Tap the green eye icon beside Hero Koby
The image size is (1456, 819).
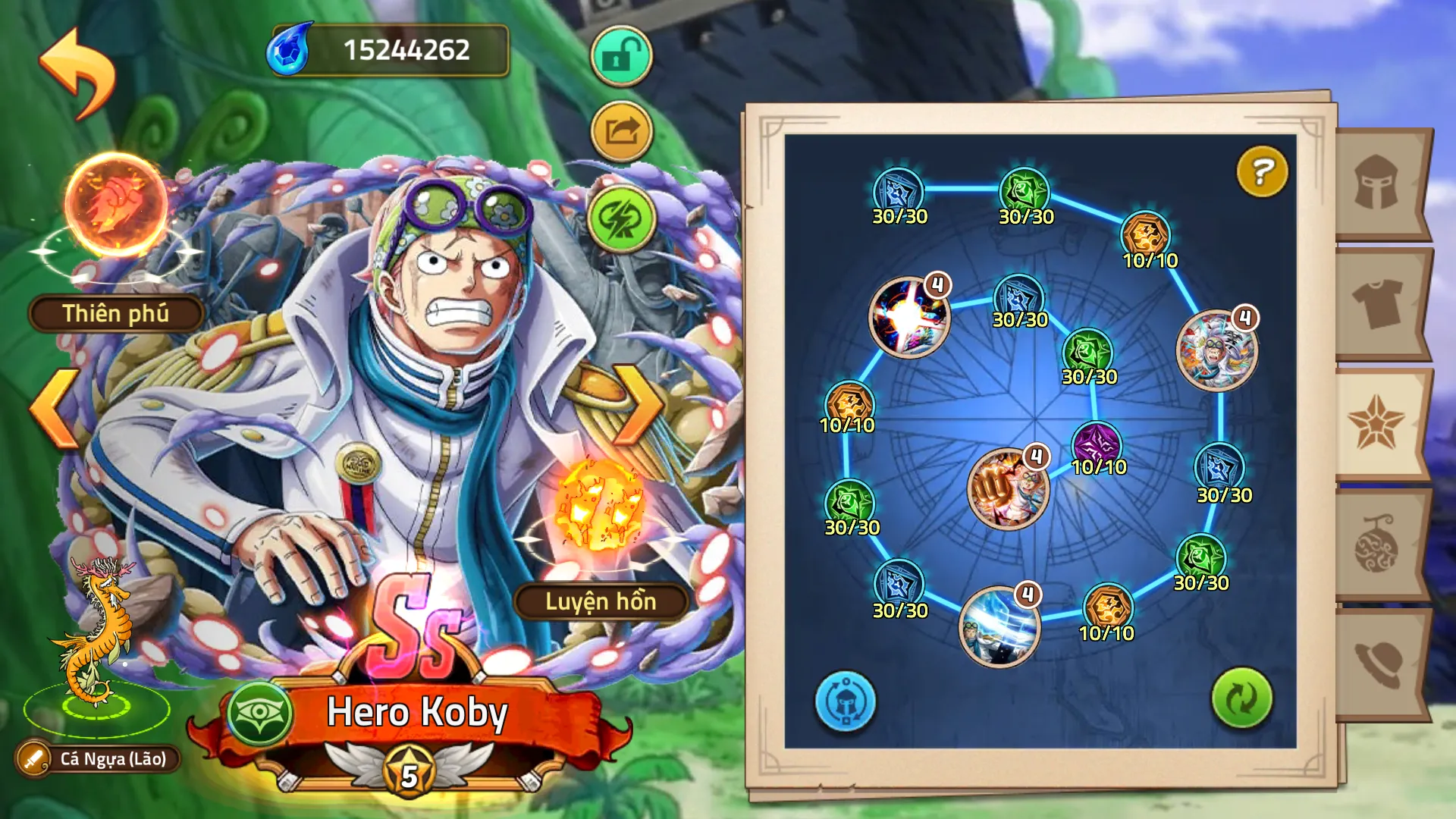260,714
